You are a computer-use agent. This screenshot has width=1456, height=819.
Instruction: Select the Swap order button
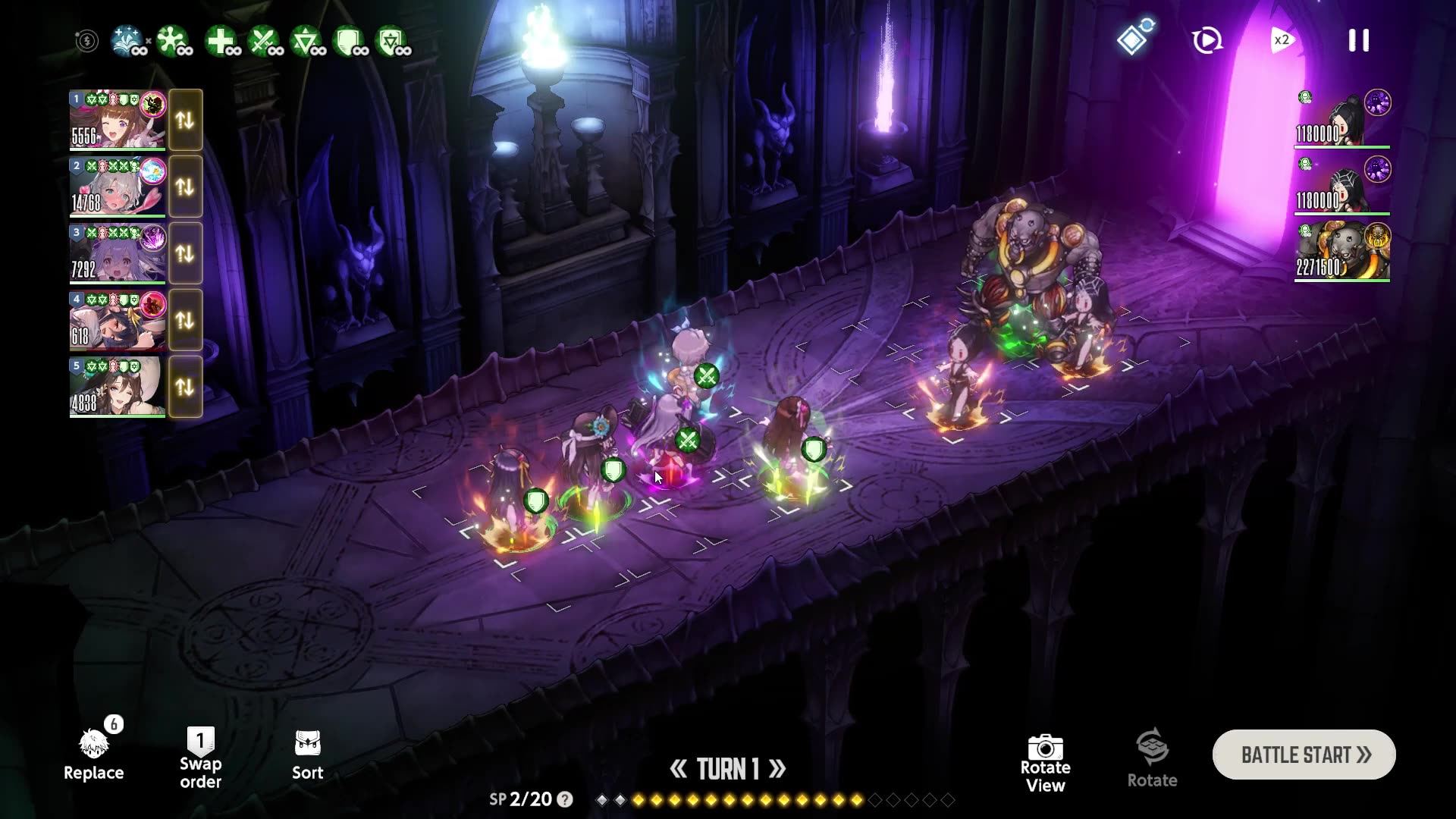pos(200,758)
